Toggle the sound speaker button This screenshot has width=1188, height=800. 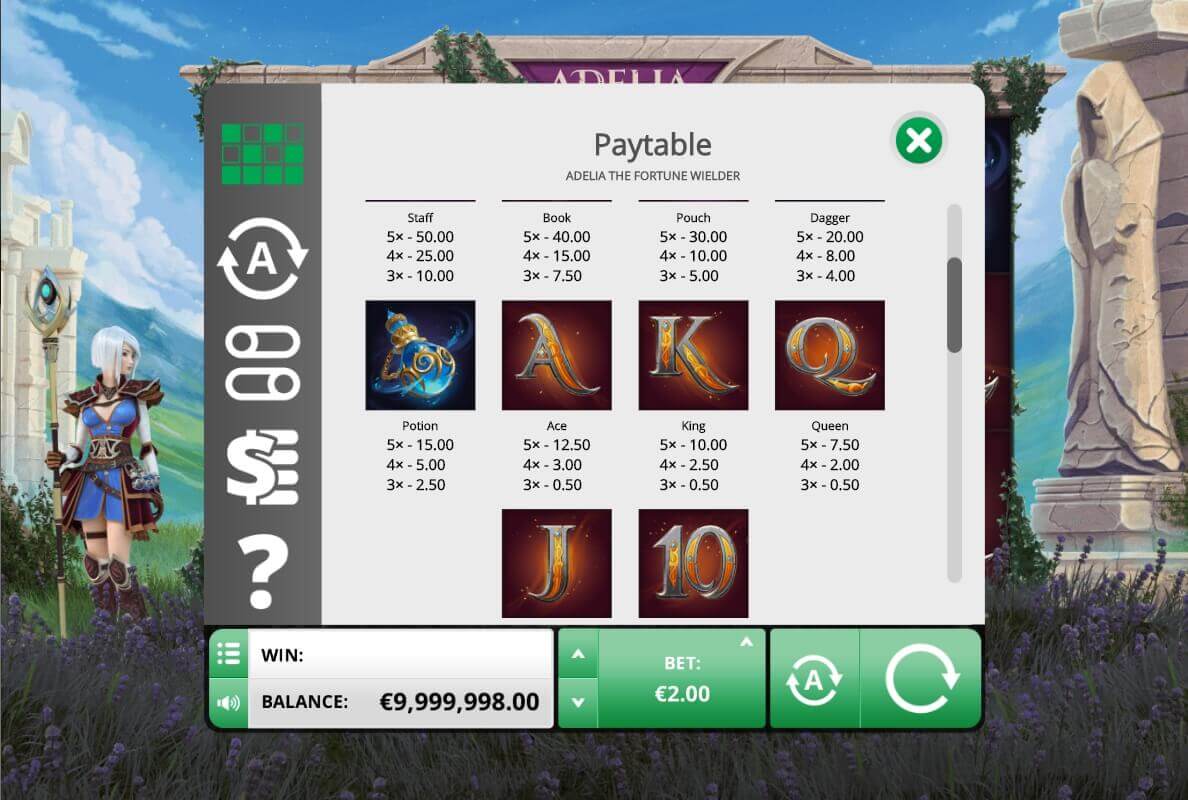tap(229, 702)
